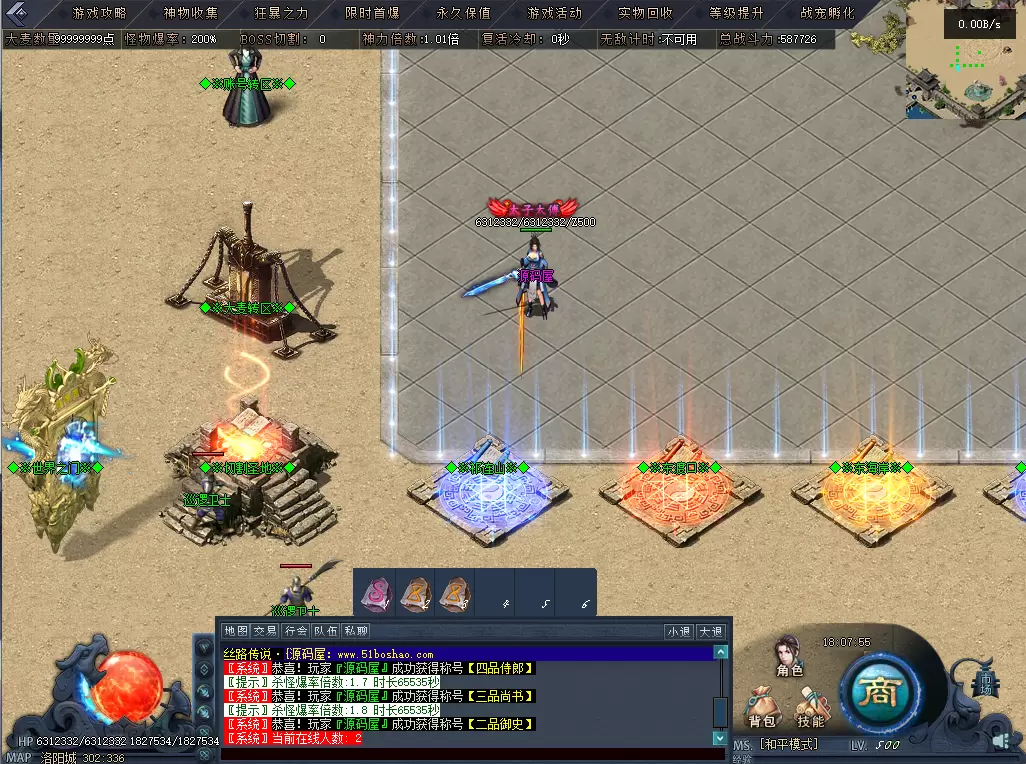The height and width of the screenshot is (764, 1026).
Task: Open the 永久保值 menu
Action: tap(463, 13)
